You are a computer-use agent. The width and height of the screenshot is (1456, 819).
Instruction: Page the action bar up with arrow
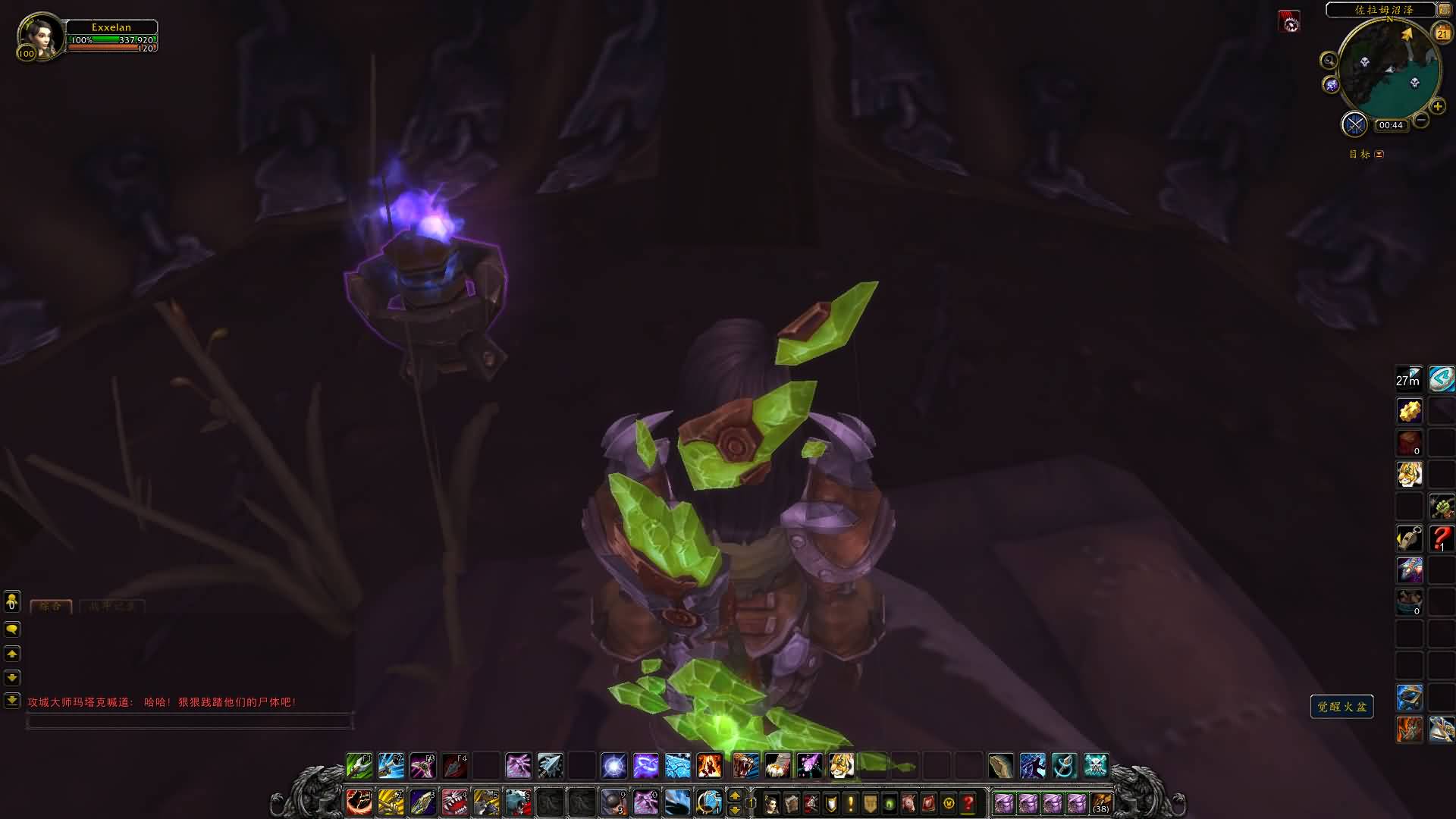(x=734, y=795)
